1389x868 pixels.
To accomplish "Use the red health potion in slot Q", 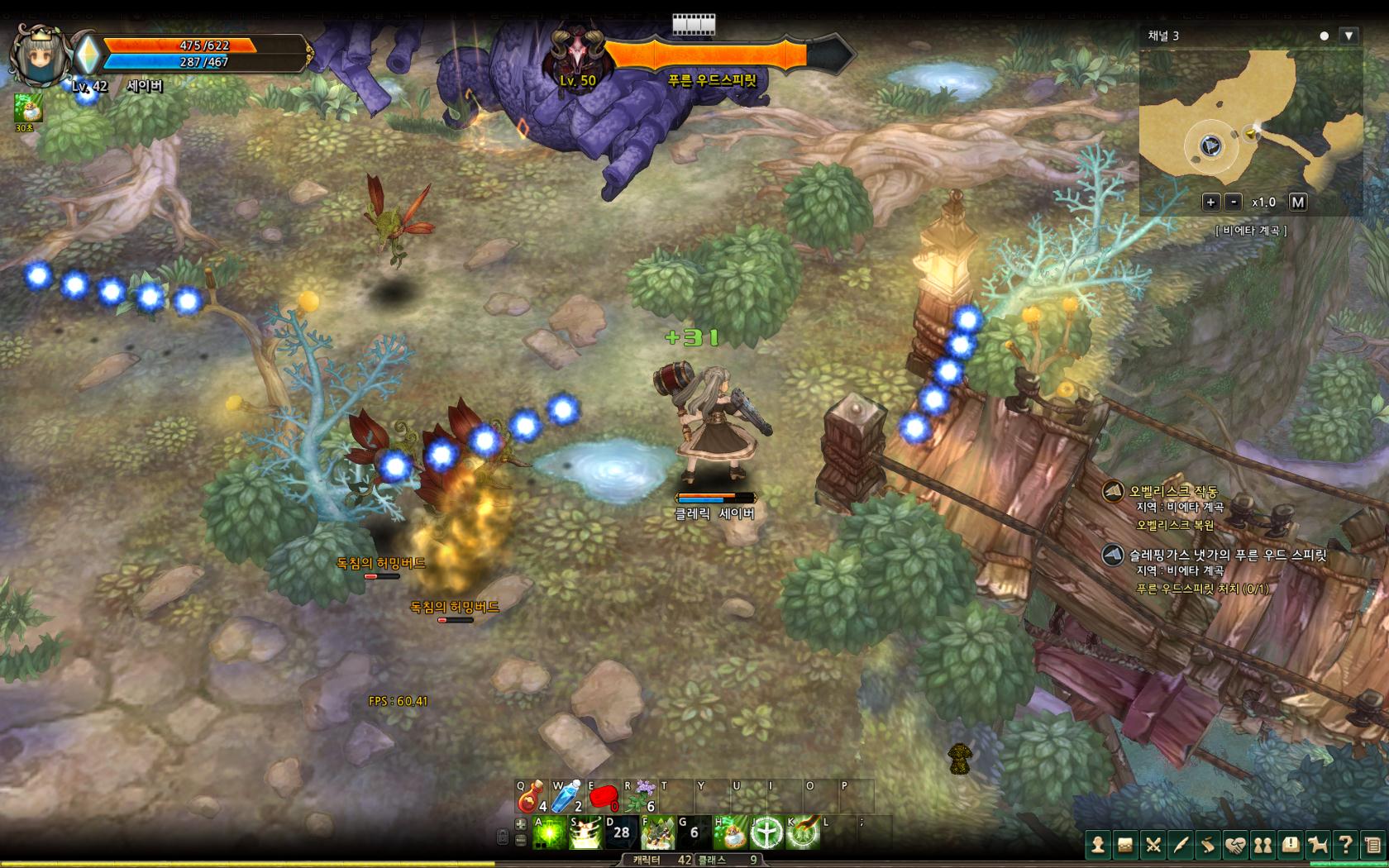I will [x=530, y=796].
